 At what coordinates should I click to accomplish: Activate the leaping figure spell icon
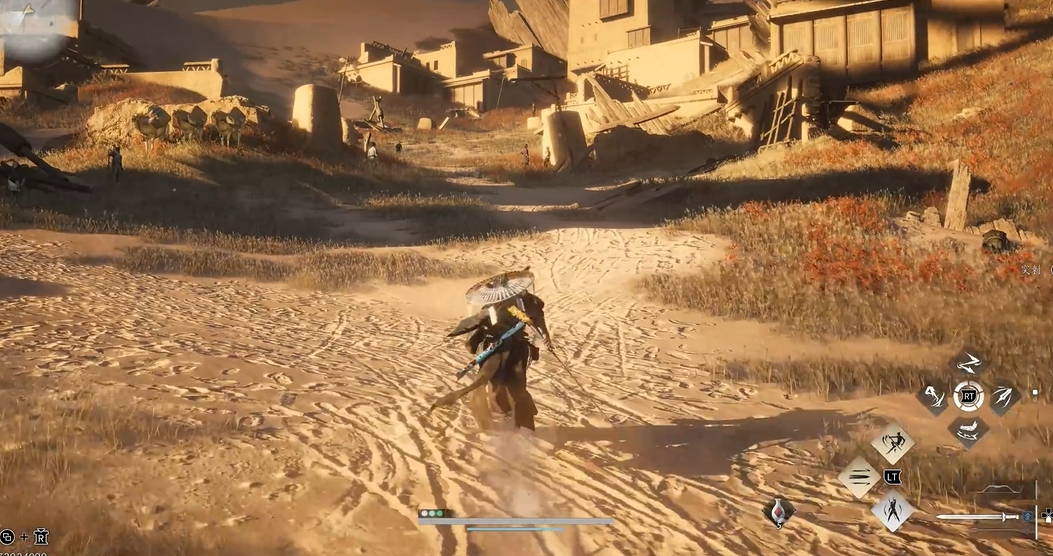pos(933,397)
